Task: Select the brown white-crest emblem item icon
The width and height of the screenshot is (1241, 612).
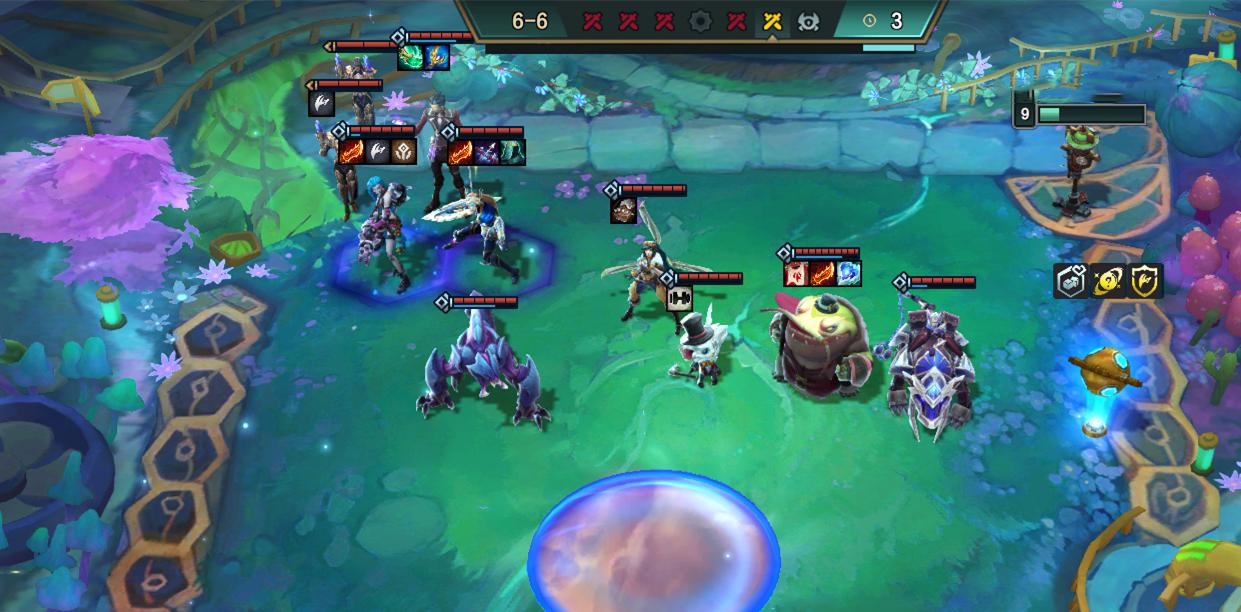Action: (x=404, y=152)
